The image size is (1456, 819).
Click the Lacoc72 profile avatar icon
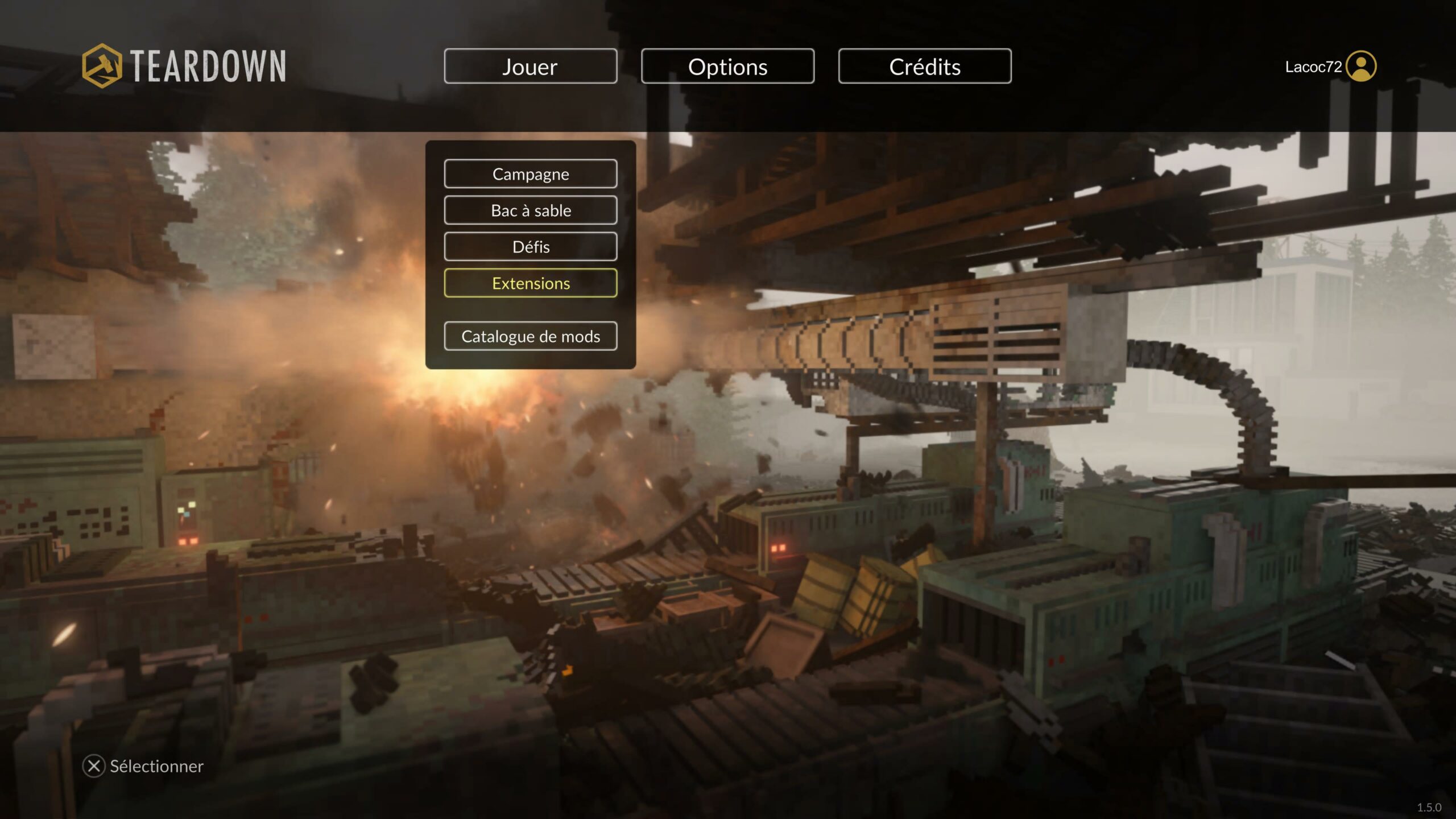click(1361, 67)
